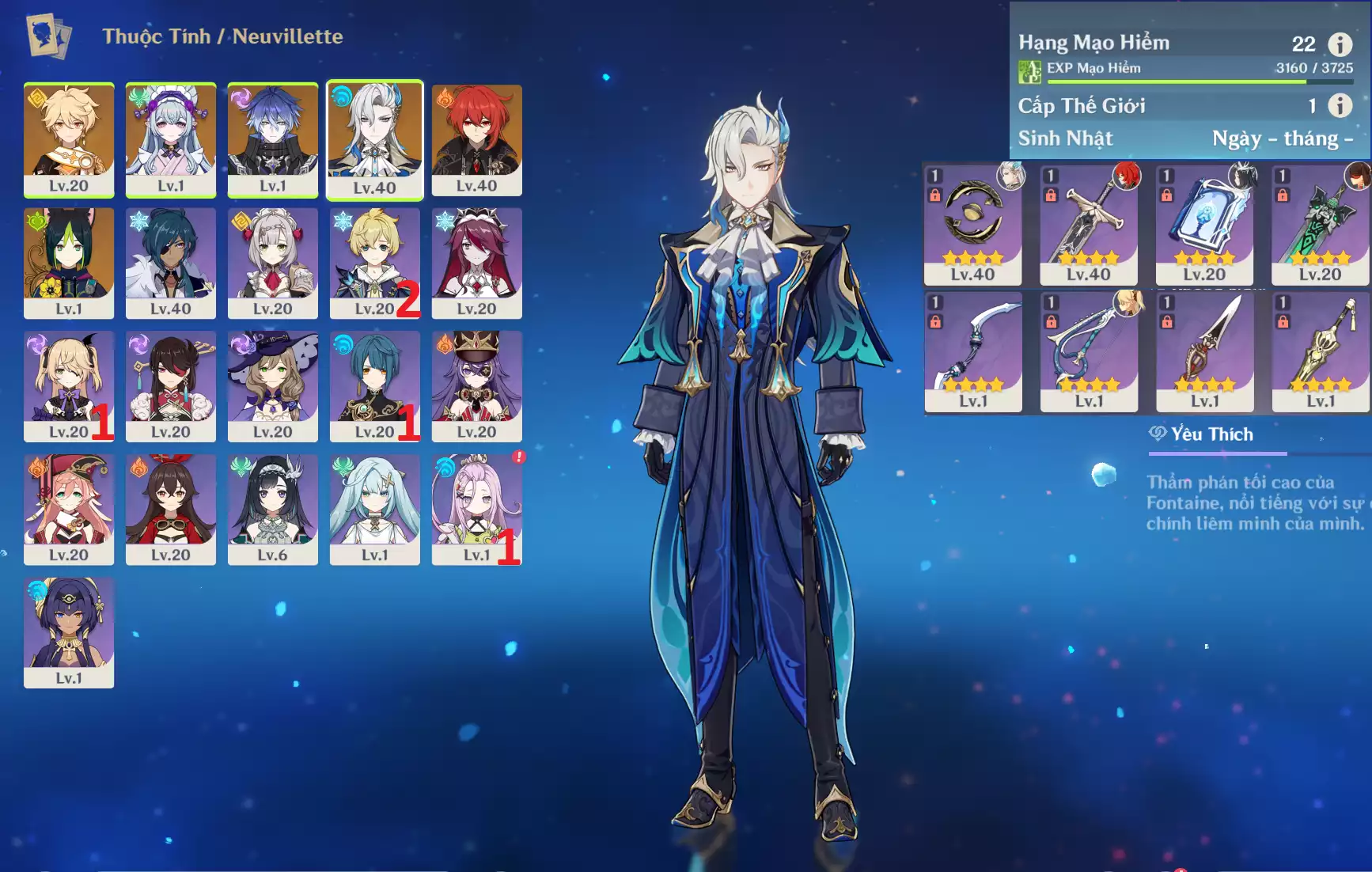Click the character archive icon beside Thuộc Tính
Image resolution: width=1372 pixels, height=872 pixels.
49,36
